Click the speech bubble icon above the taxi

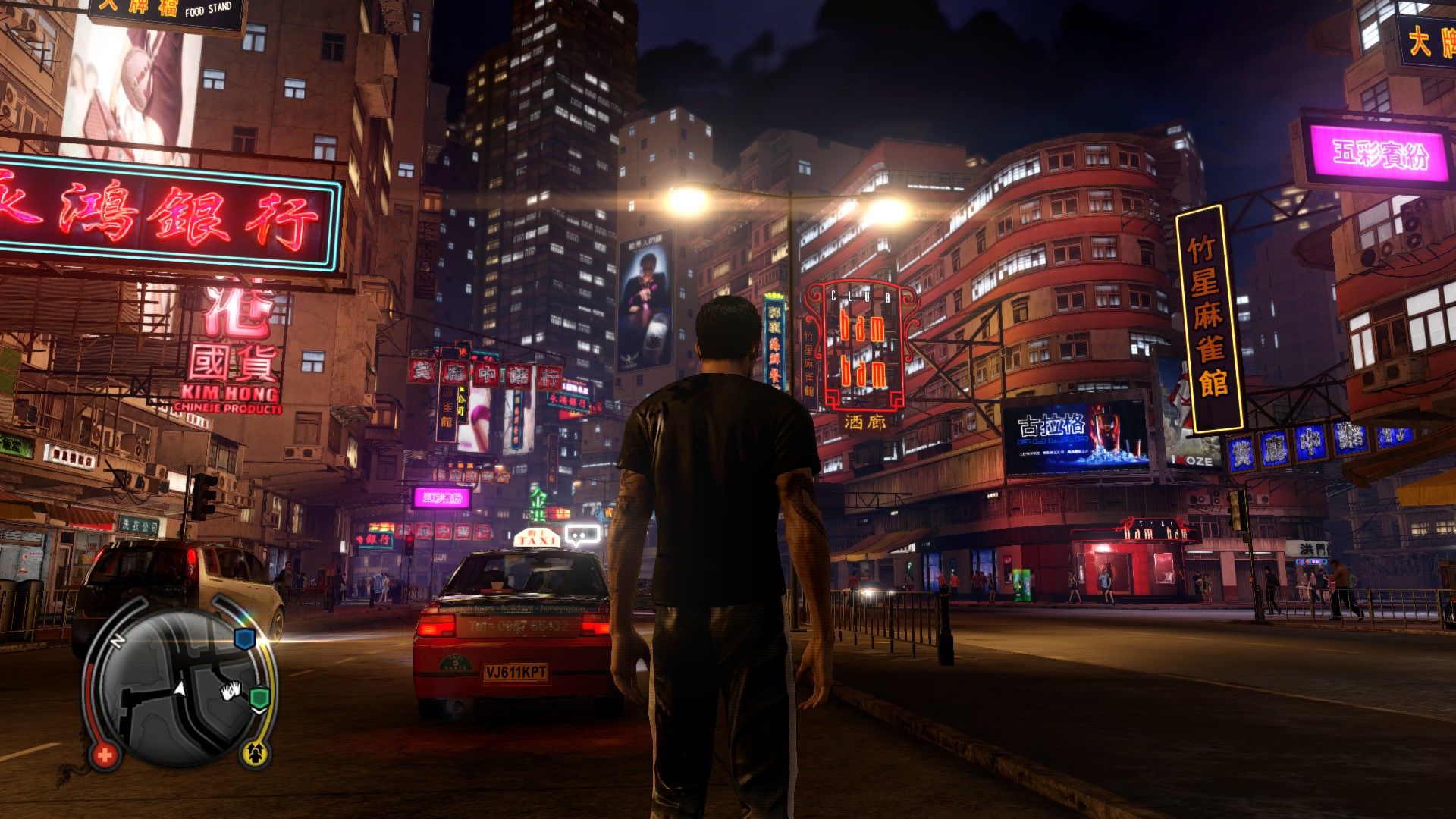pos(582,535)
